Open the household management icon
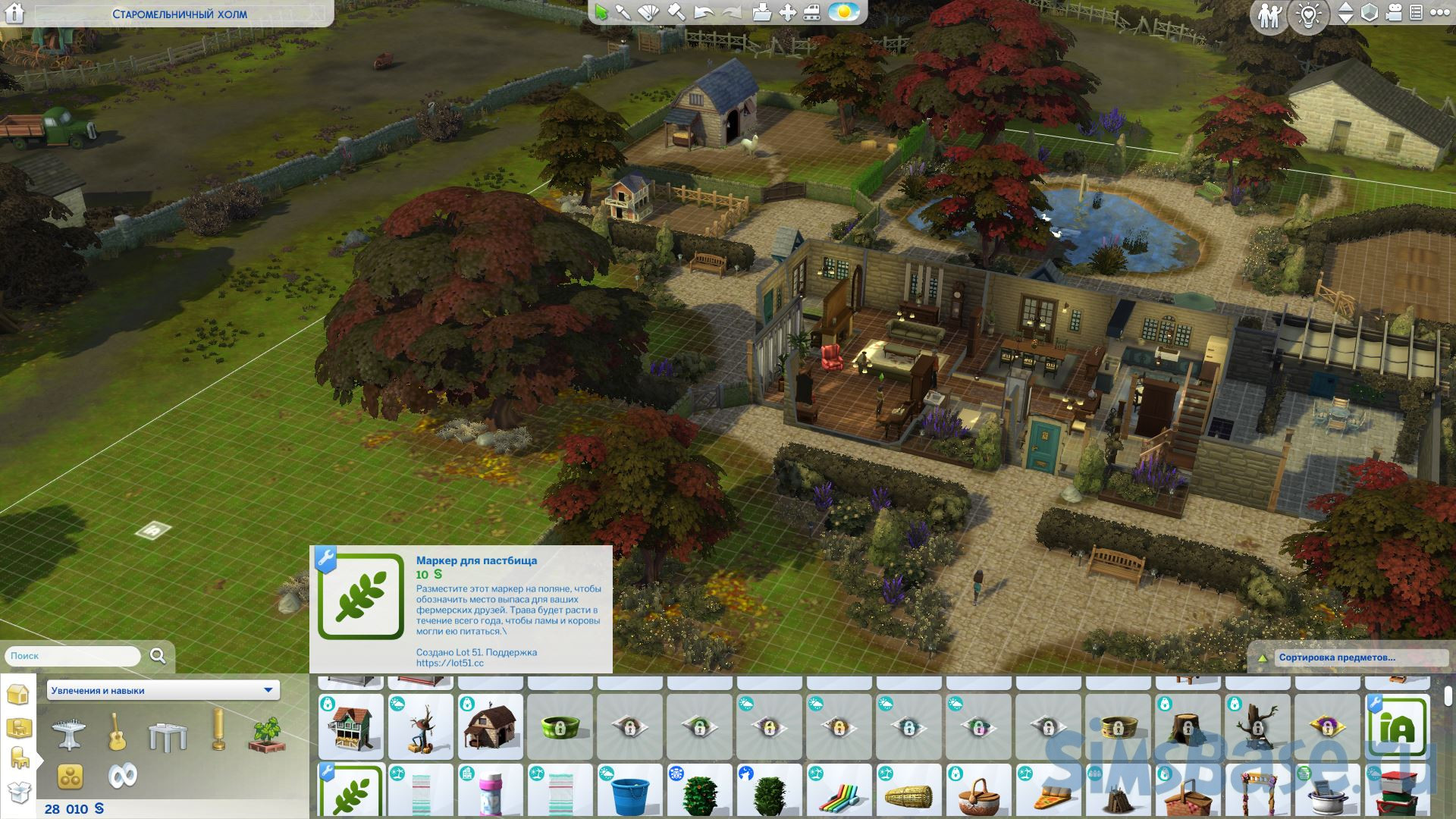Viewport: 1456px width, 819px height. pyautogui.click(x=1268, y=15)
